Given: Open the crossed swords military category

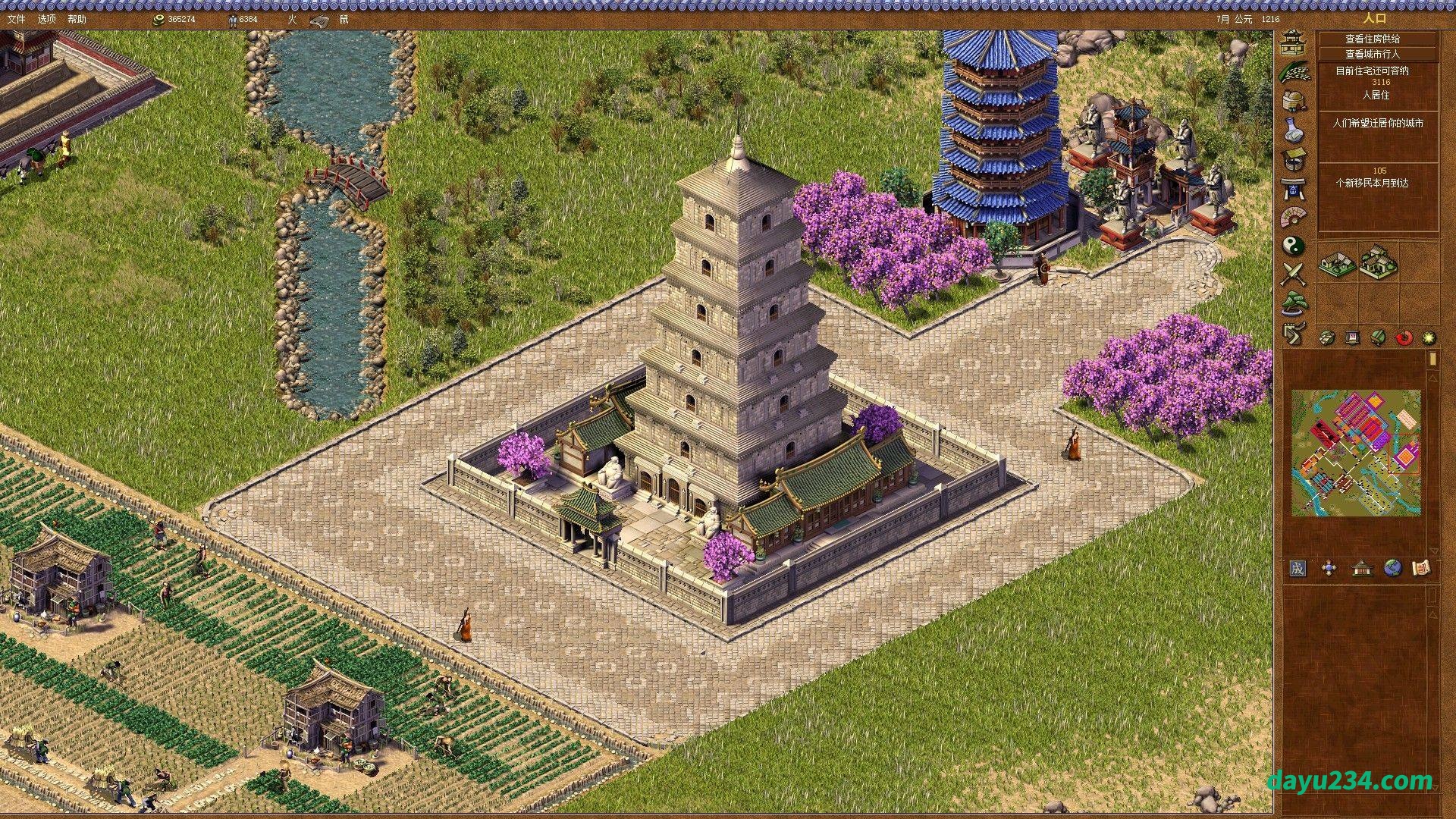Looking at the screenshot, I should point(1293,274).
